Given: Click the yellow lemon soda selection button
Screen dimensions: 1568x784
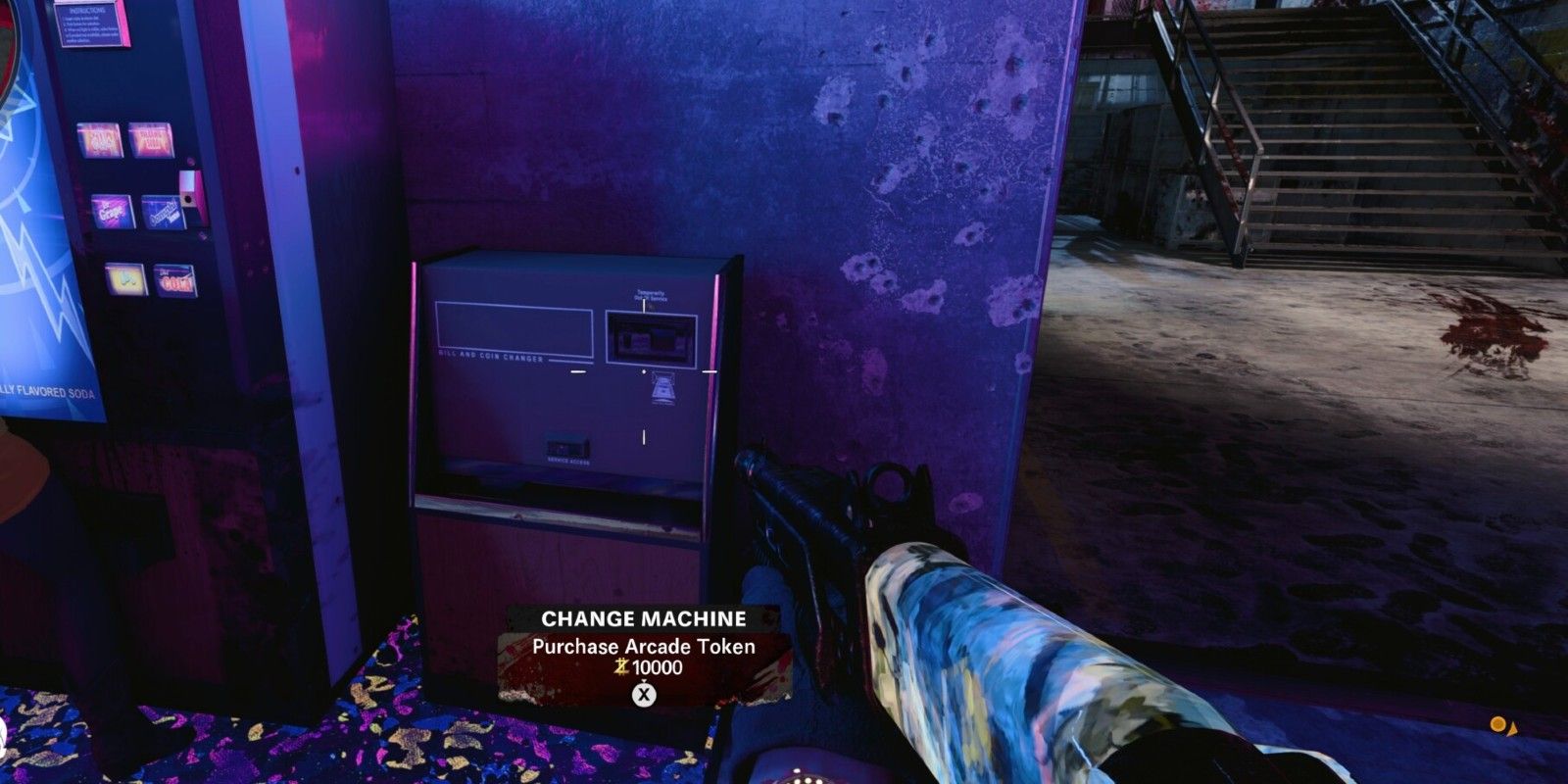Looking at the screenshot, I should click(x=125, y=278).
